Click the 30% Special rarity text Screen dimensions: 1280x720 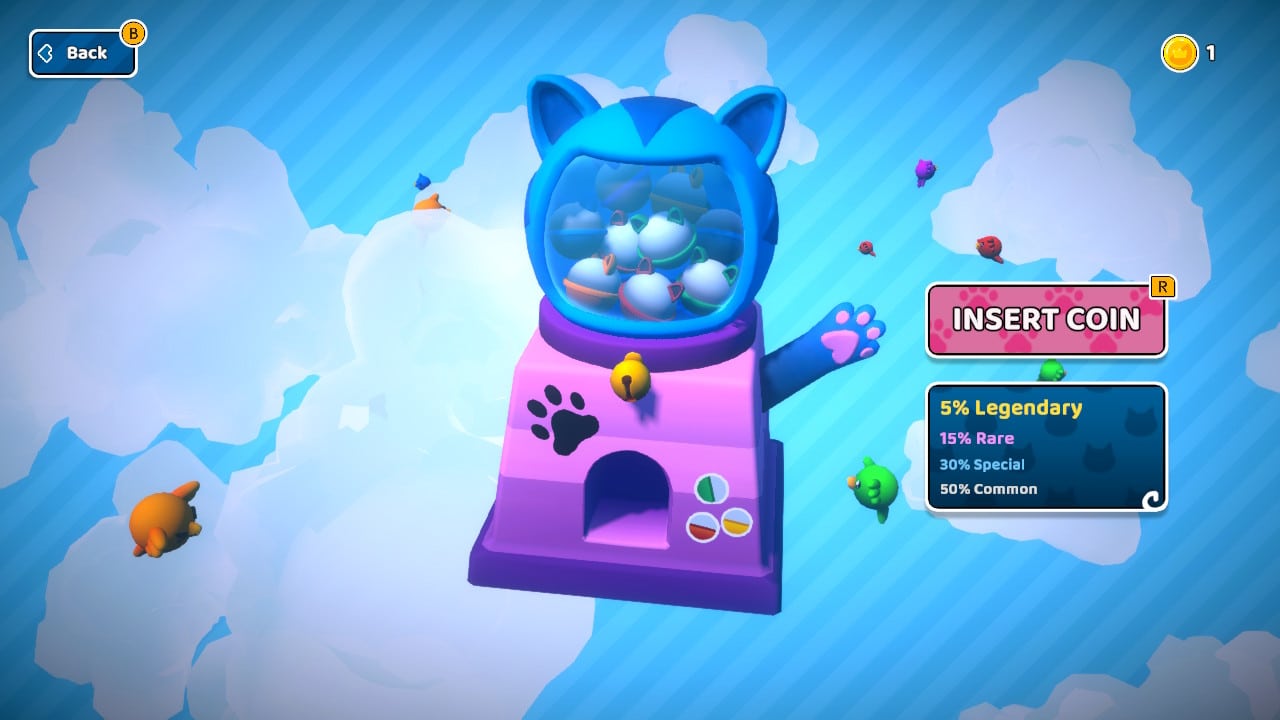(985, 464)
